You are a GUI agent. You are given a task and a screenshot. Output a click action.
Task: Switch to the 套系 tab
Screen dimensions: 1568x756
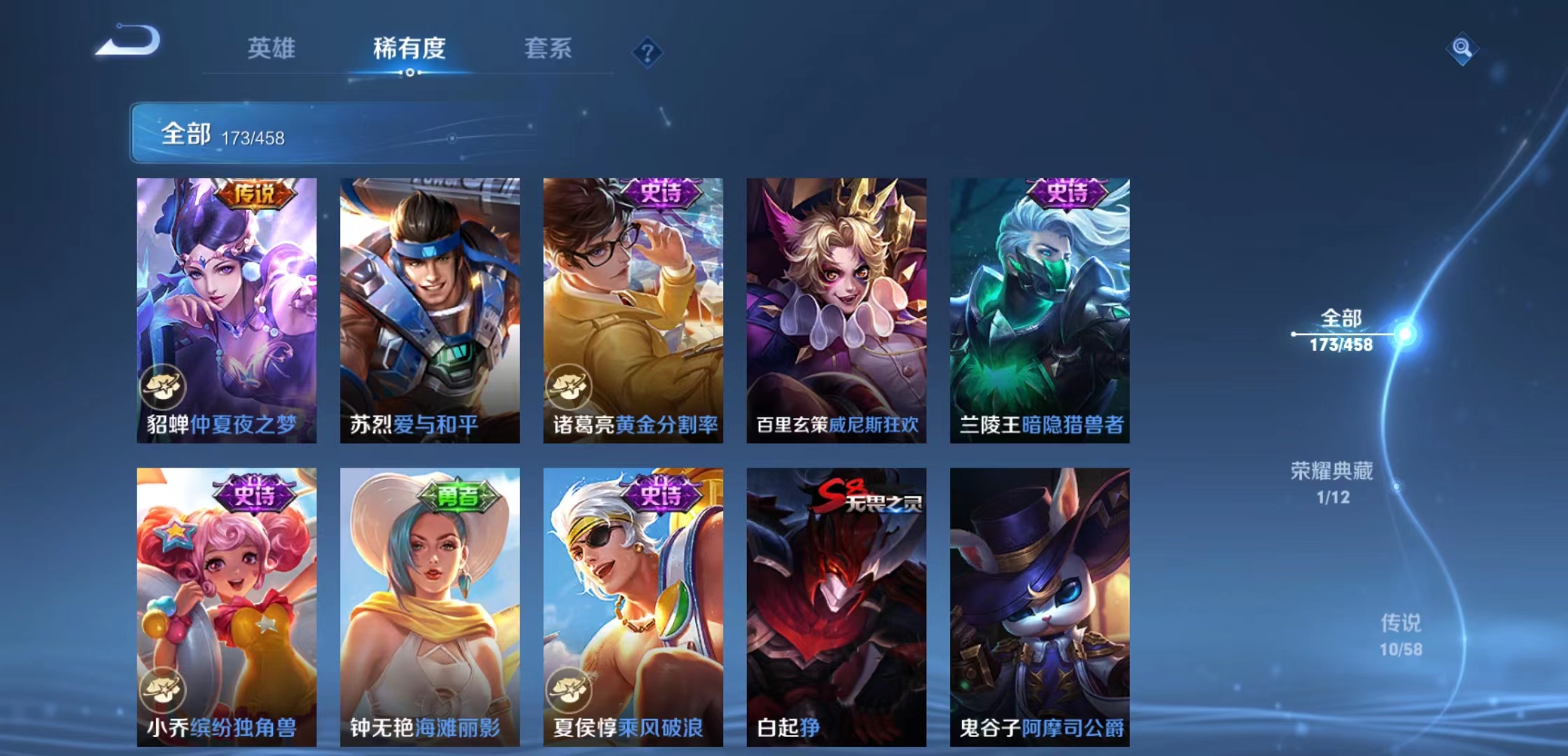point(548,49)
